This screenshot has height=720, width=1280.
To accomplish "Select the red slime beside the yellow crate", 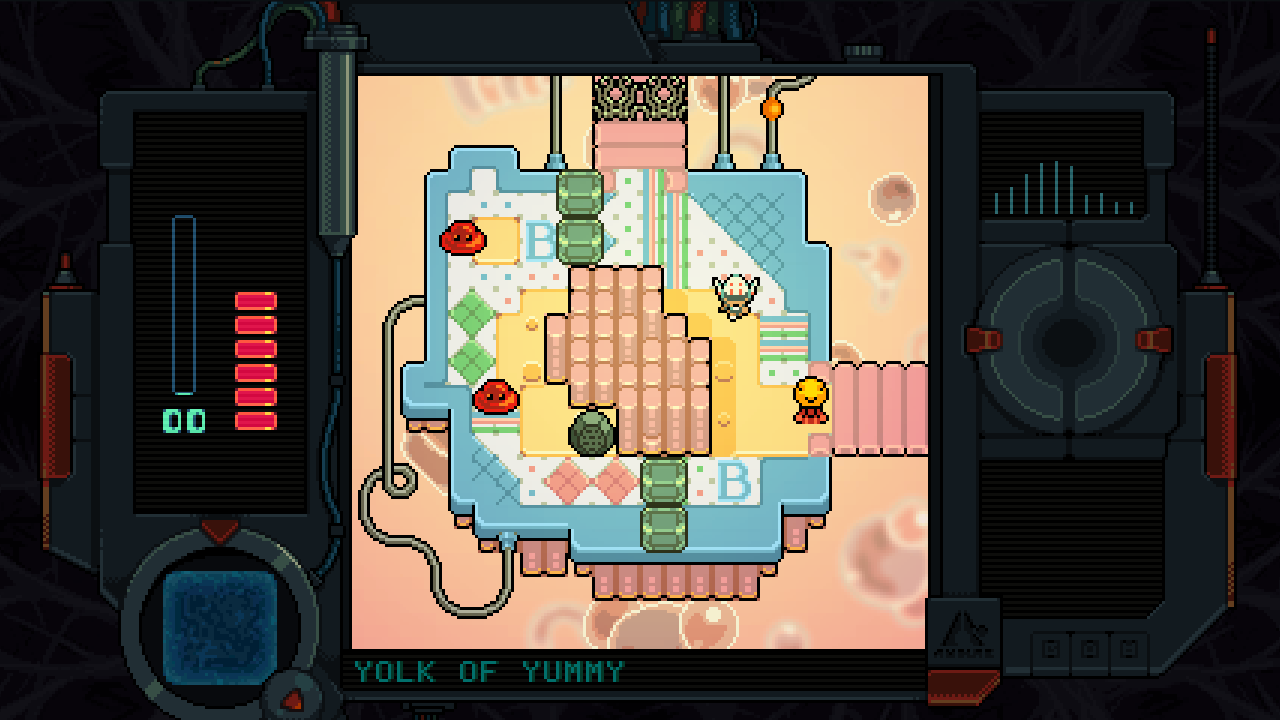I will click(463, 240).
